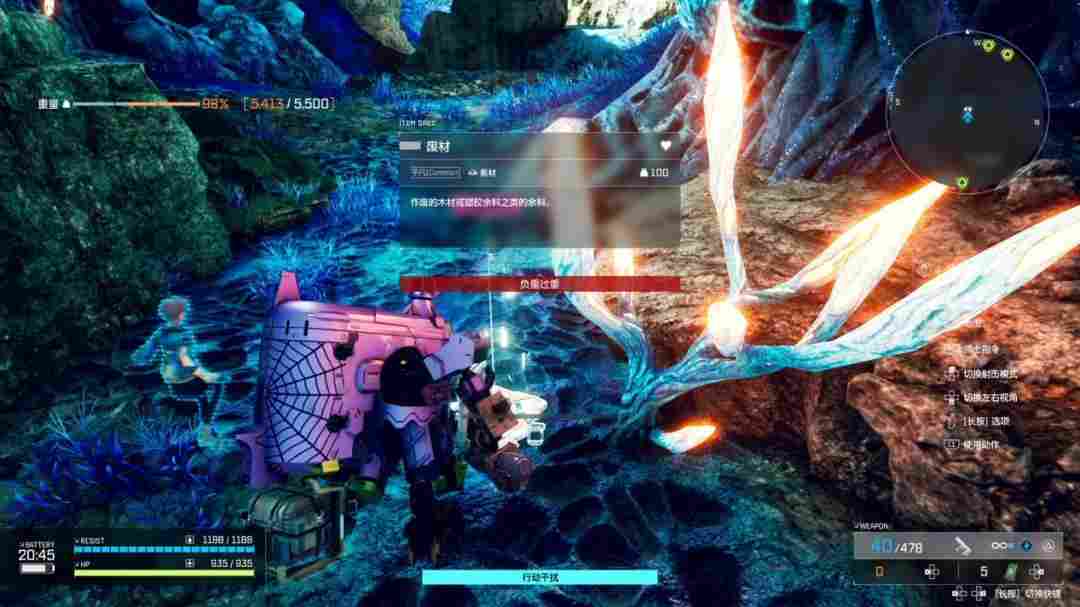Select the equipped weapon icon in the weapon panel
The image size is (1080, 607).
963,546
